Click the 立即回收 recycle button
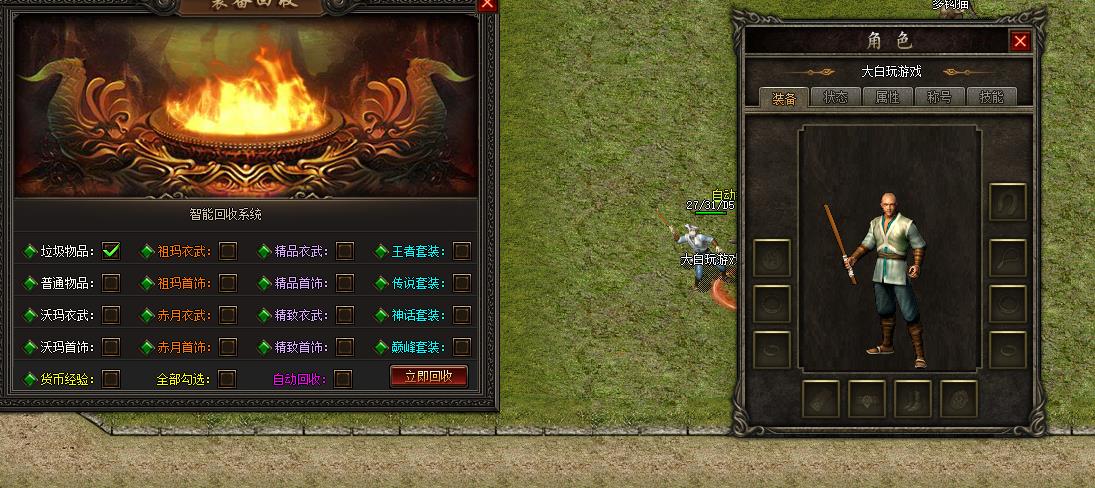 pos(428,377)
